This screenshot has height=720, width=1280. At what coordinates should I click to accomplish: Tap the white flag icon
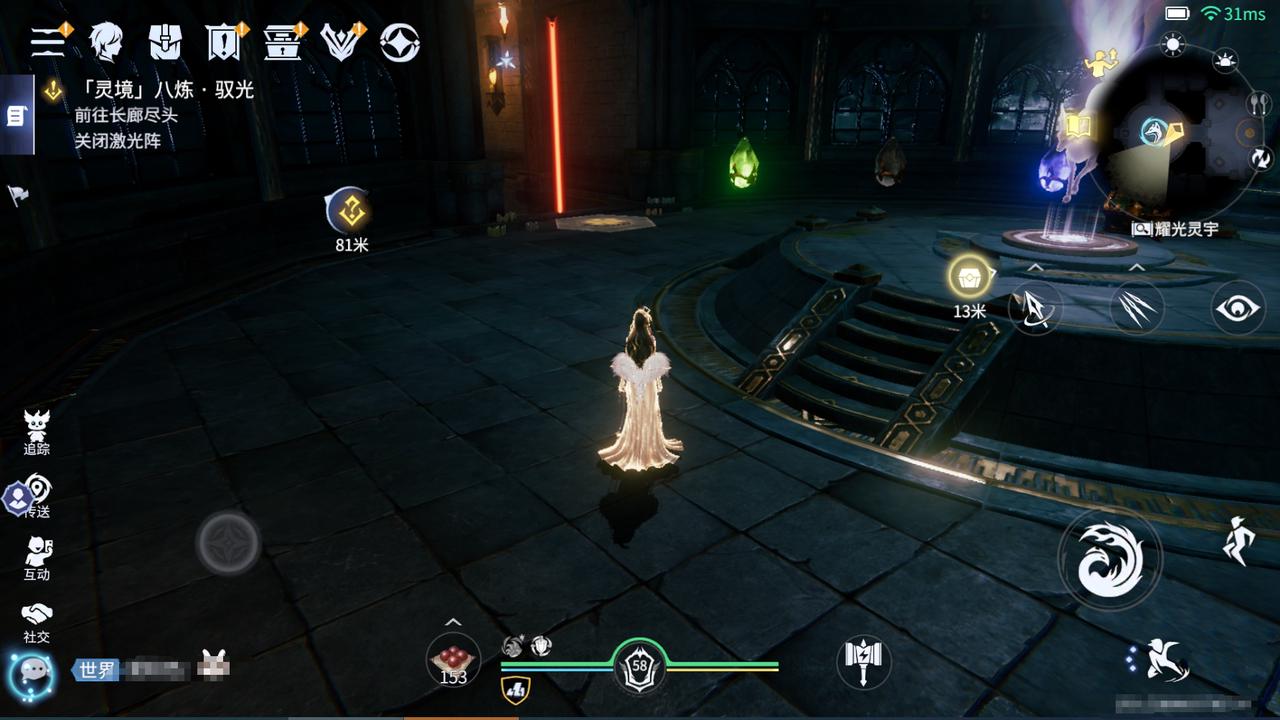(19, 195)
